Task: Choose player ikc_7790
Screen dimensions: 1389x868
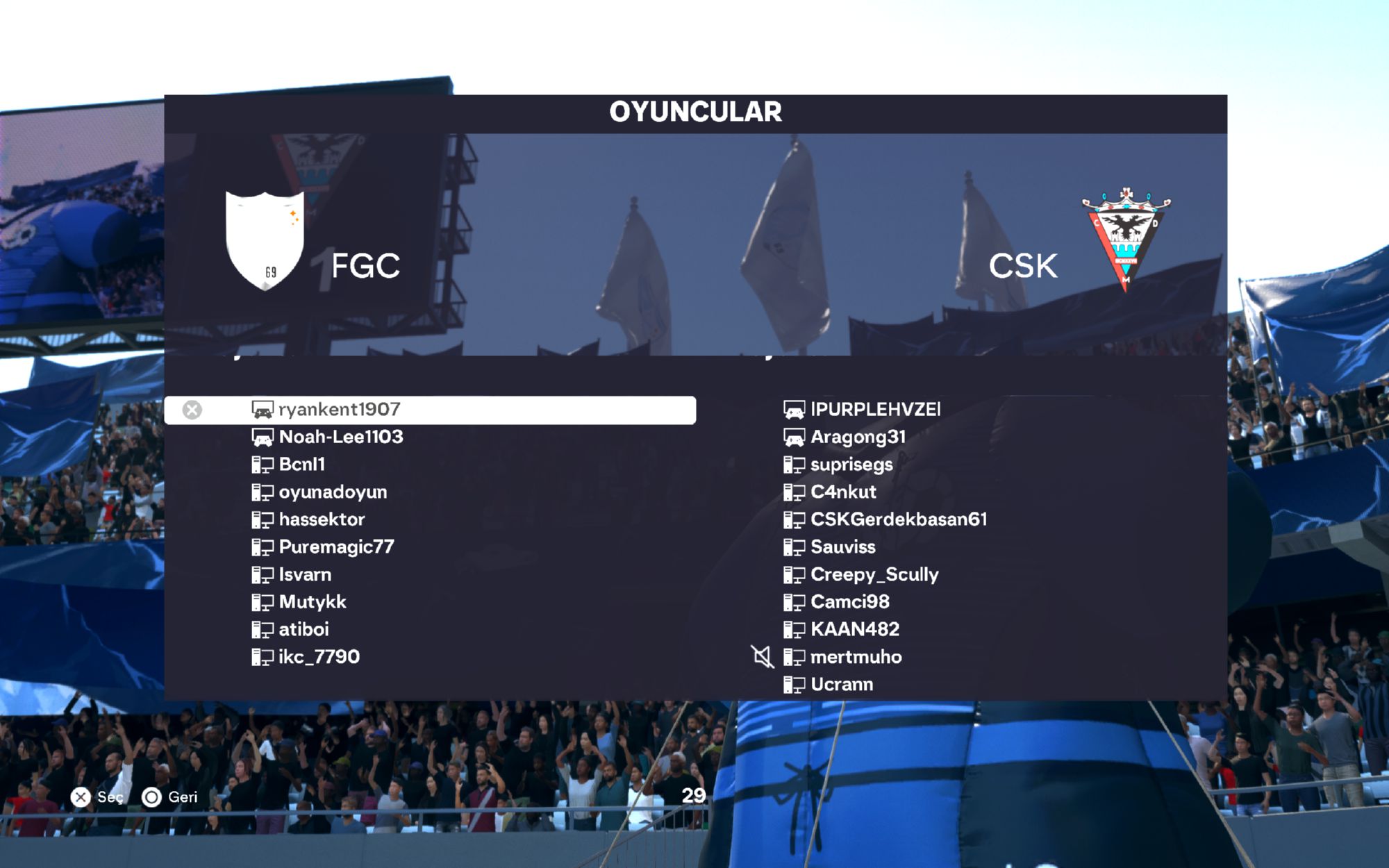Action: tap(319, 657)
